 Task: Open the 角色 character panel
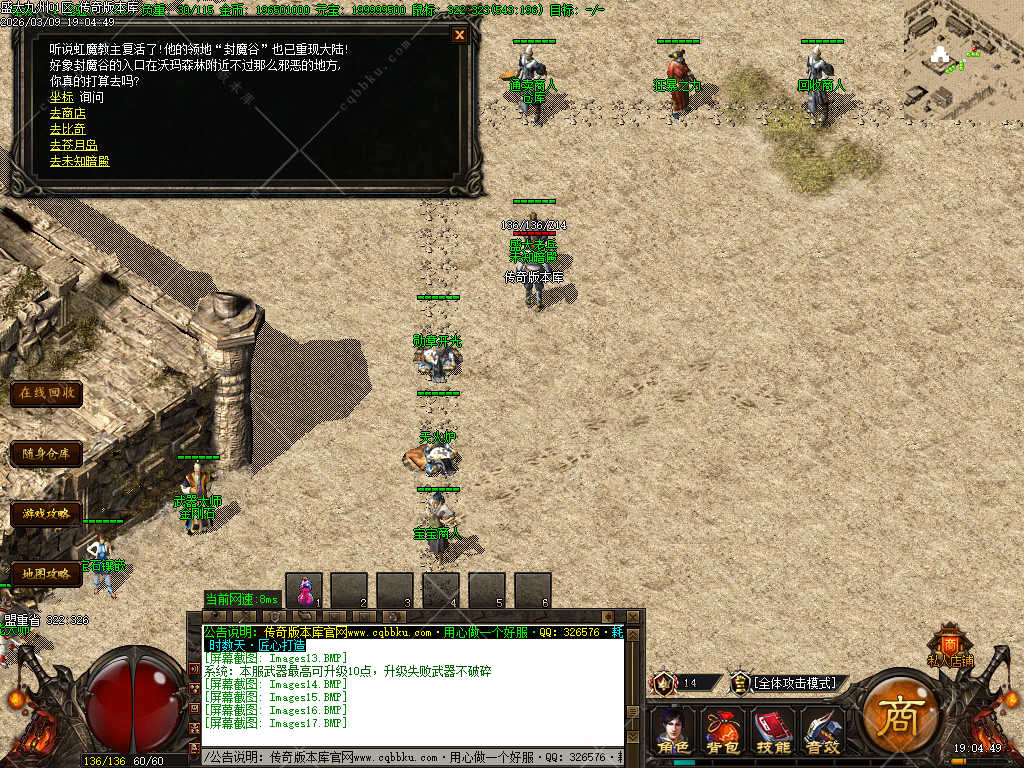pos(673,731)
